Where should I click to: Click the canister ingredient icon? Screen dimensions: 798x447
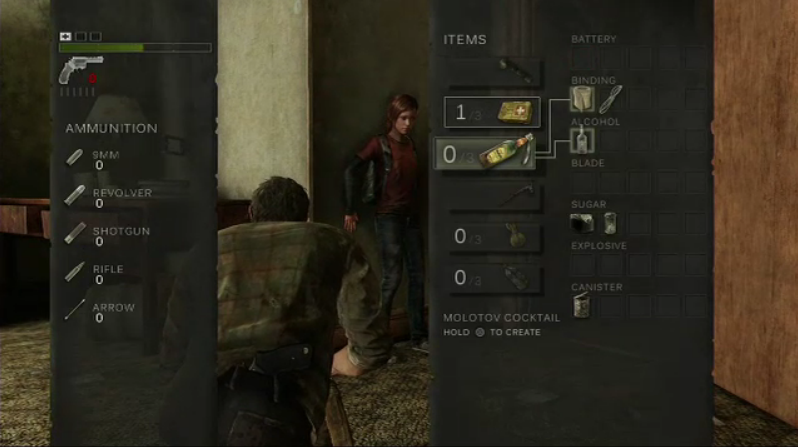point(582,306)
